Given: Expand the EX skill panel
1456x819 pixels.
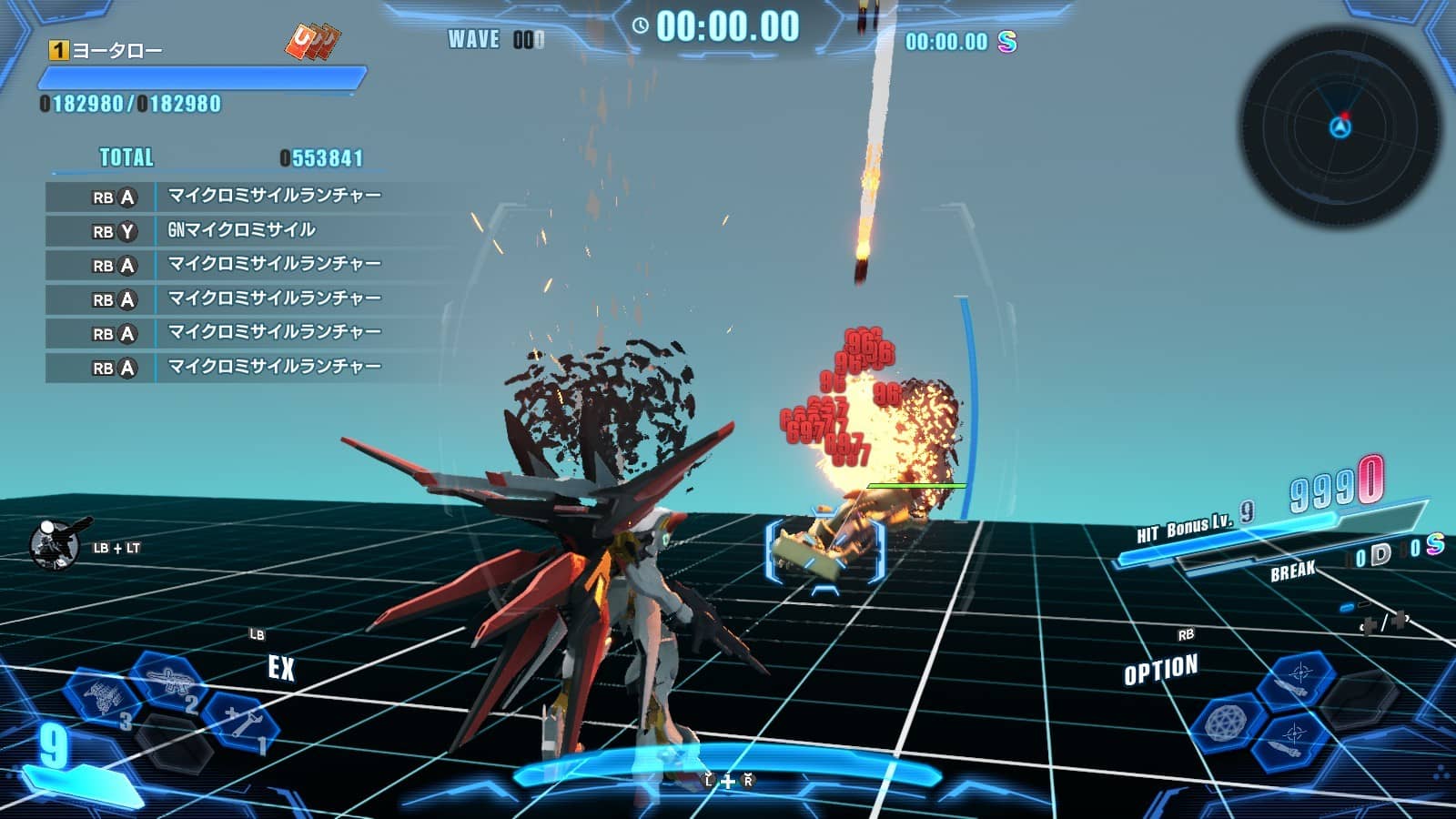Looking at the screenshot, I should 280,671.
